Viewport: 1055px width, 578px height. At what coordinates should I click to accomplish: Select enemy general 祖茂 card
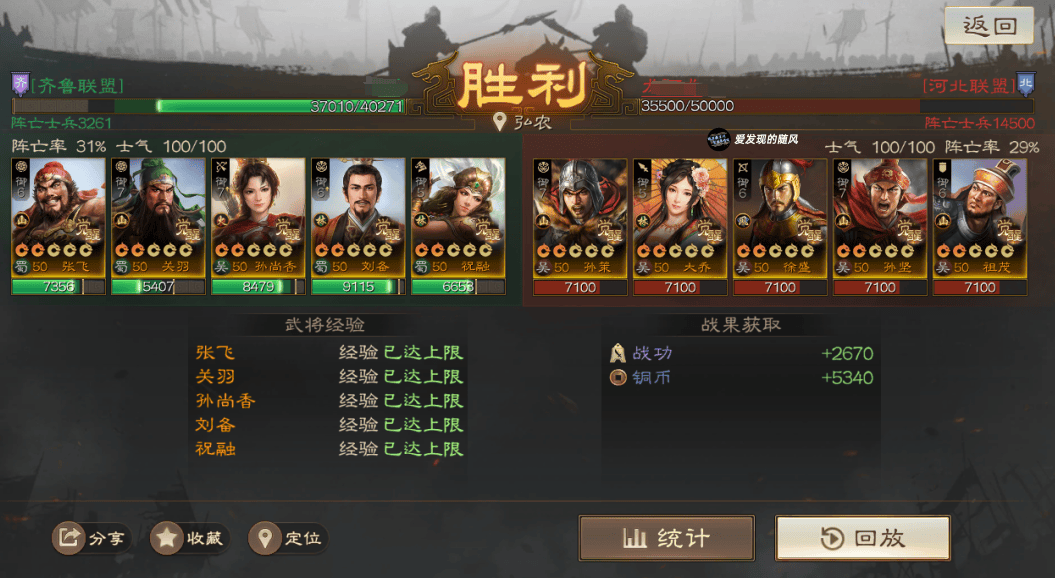coord(980,218)
